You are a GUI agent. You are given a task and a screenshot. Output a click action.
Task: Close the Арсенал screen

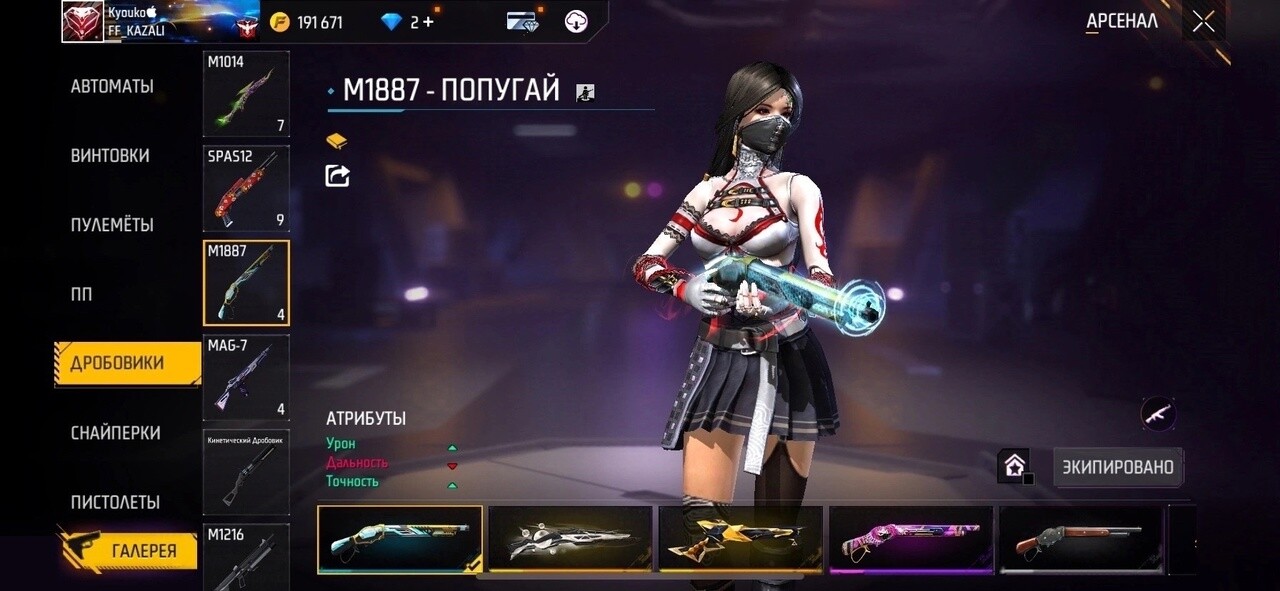tap(1203, 22)
